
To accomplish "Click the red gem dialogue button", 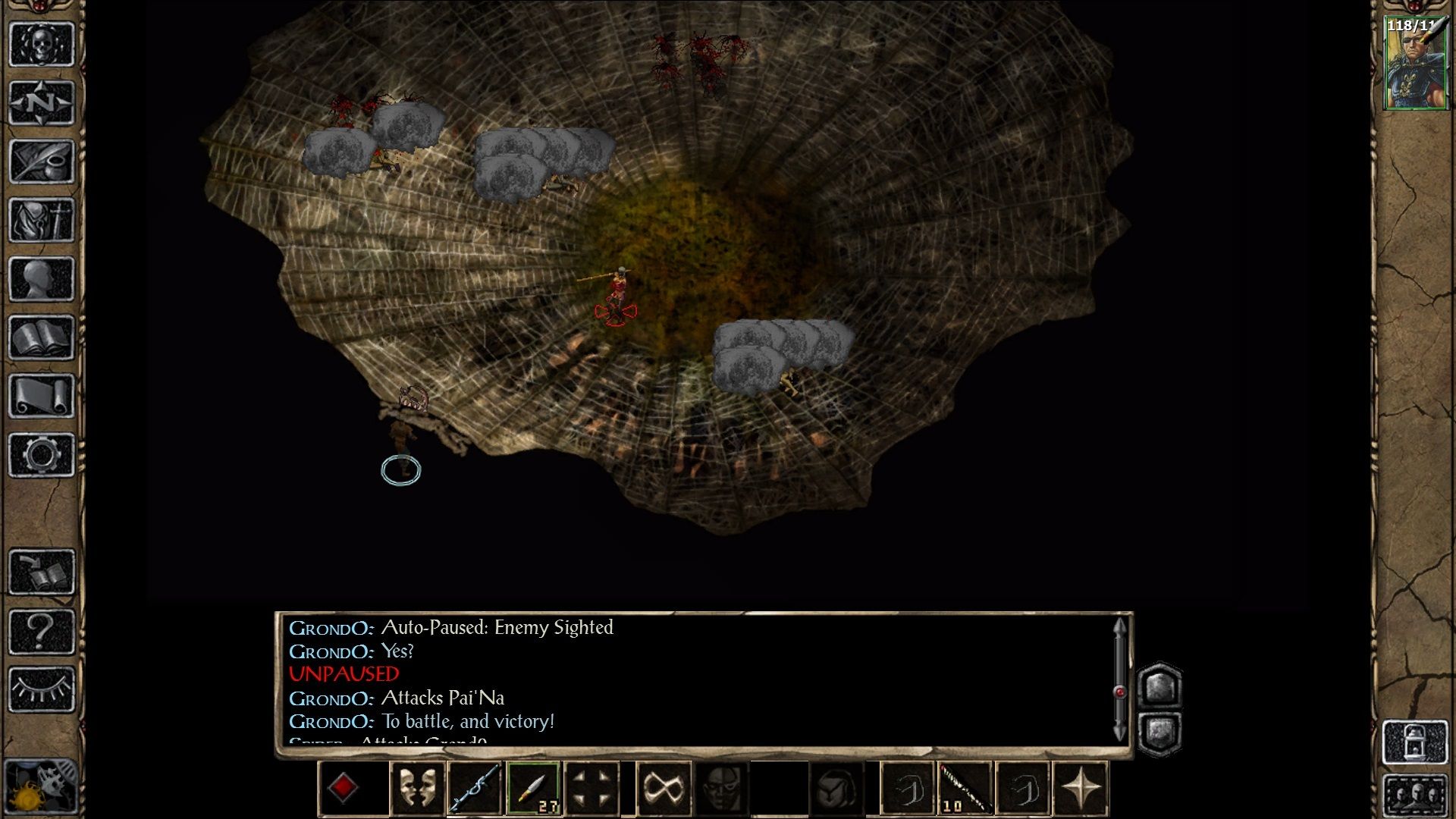I will (343, 788).
